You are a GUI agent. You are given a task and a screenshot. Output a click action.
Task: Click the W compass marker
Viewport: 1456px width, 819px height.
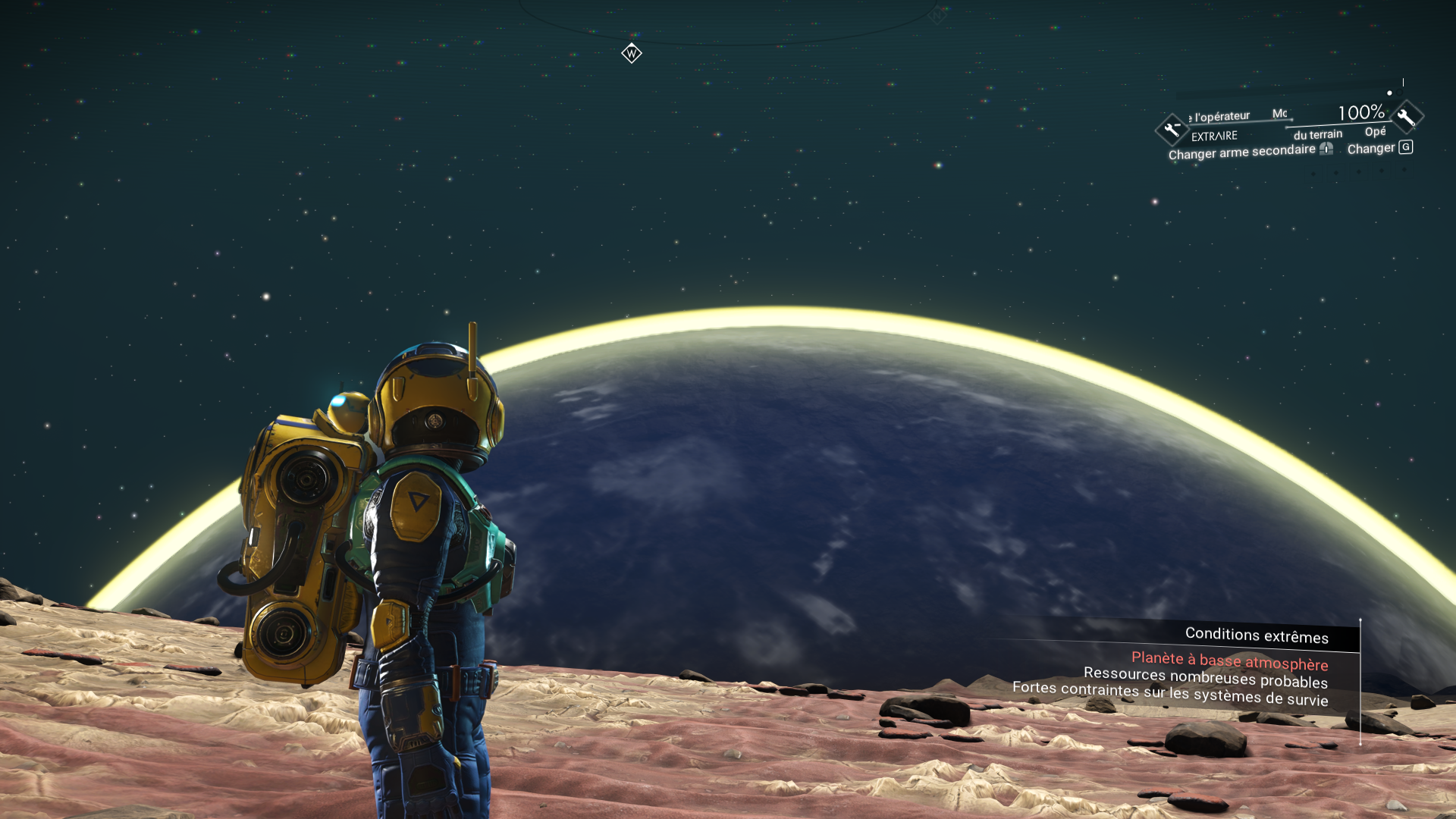point(631,54)
